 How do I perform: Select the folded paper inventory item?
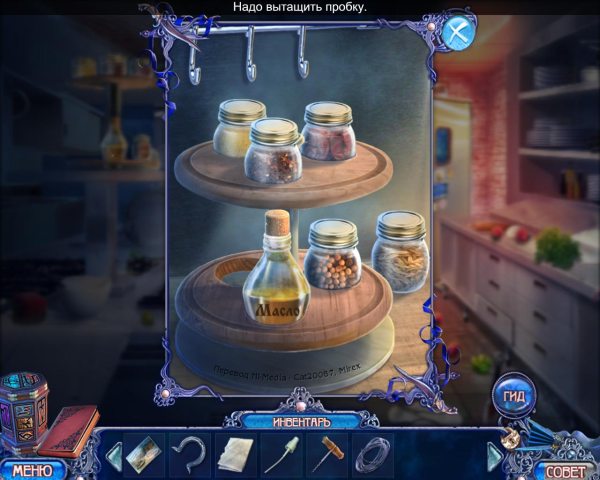[x=235, y=454]
